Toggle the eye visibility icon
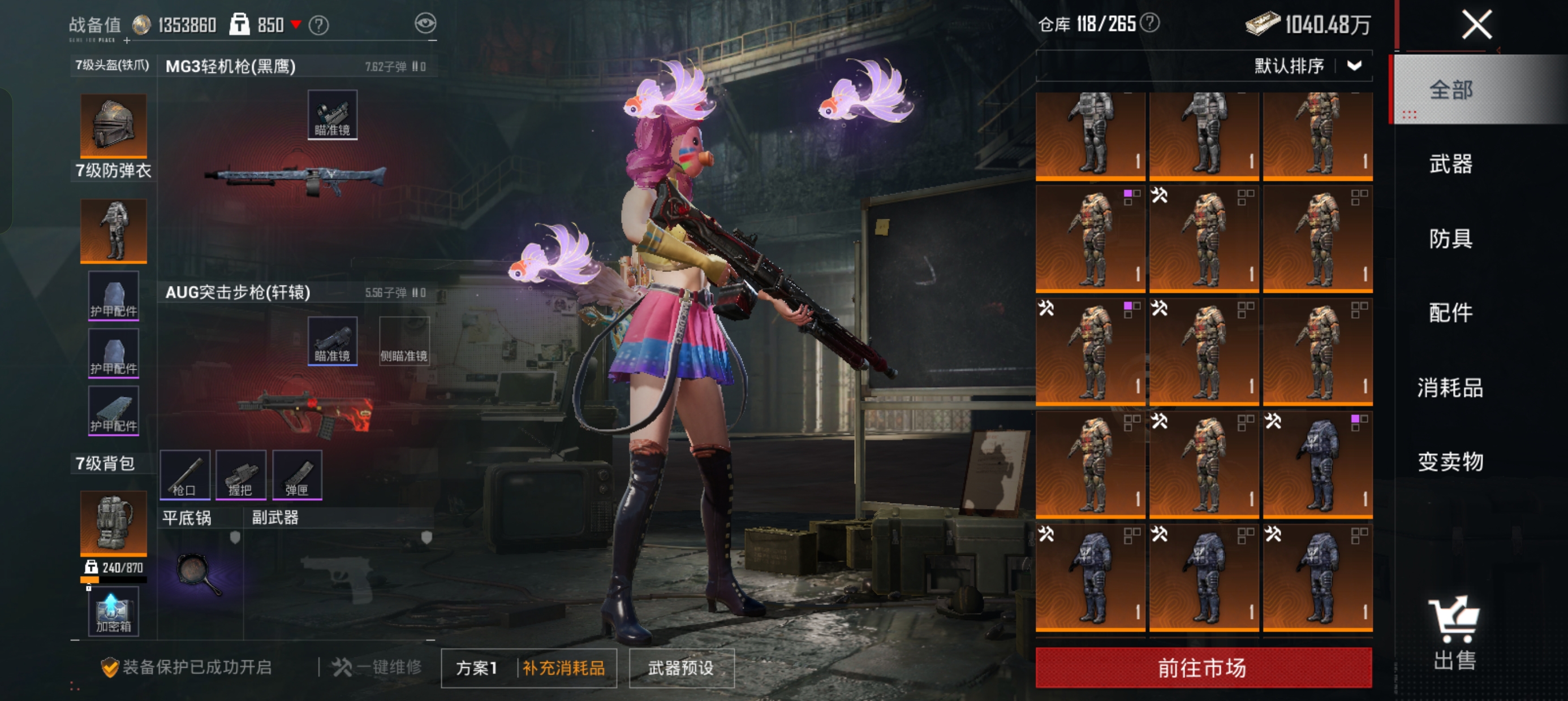This screenshot has width=1568, height=701. point(425,24)
